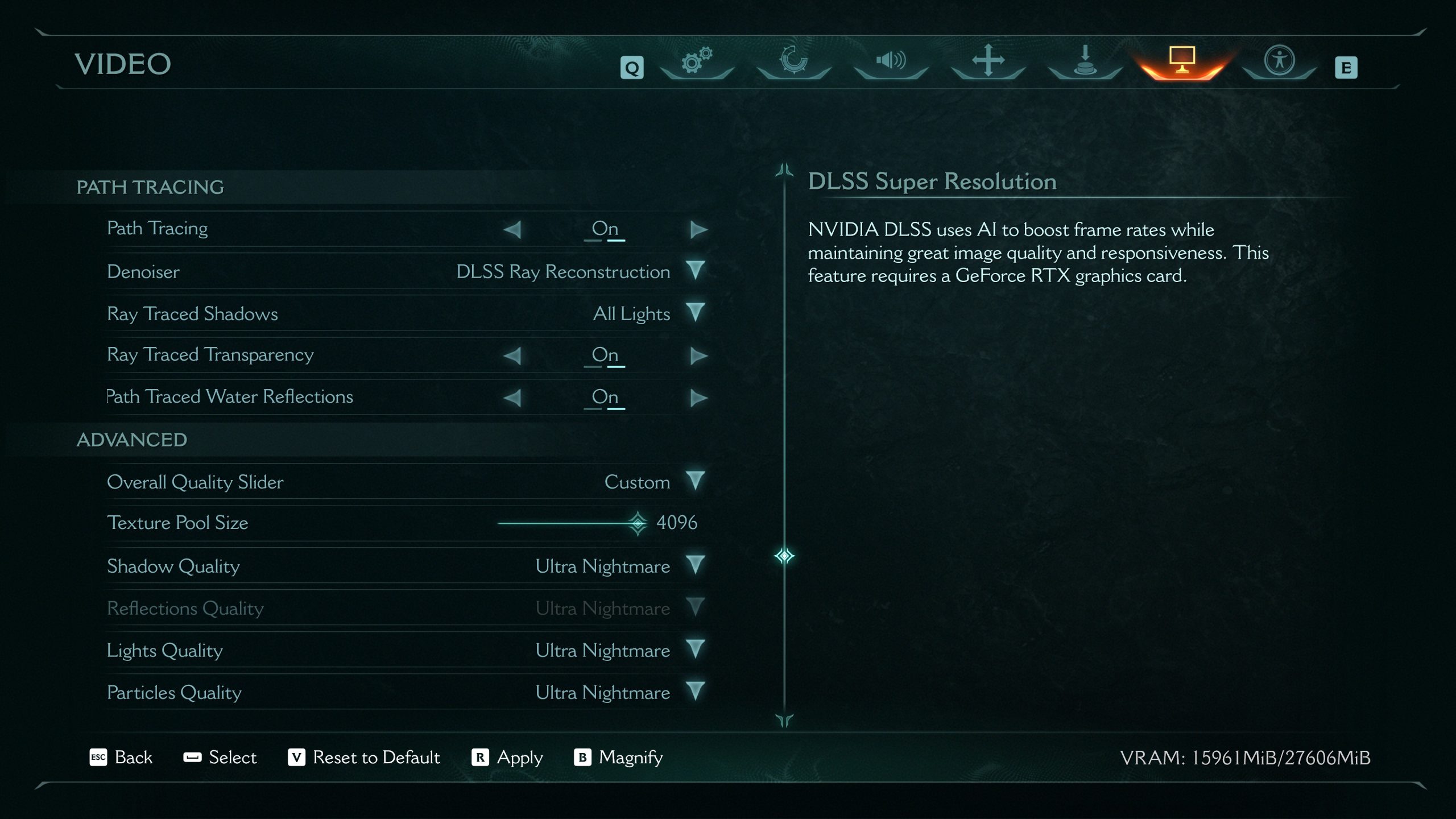Image resolution: width=1456 pixels, height=819 pixels.
Task: Open the Particles Quality dropdown
Action: (x=695, y=692)
